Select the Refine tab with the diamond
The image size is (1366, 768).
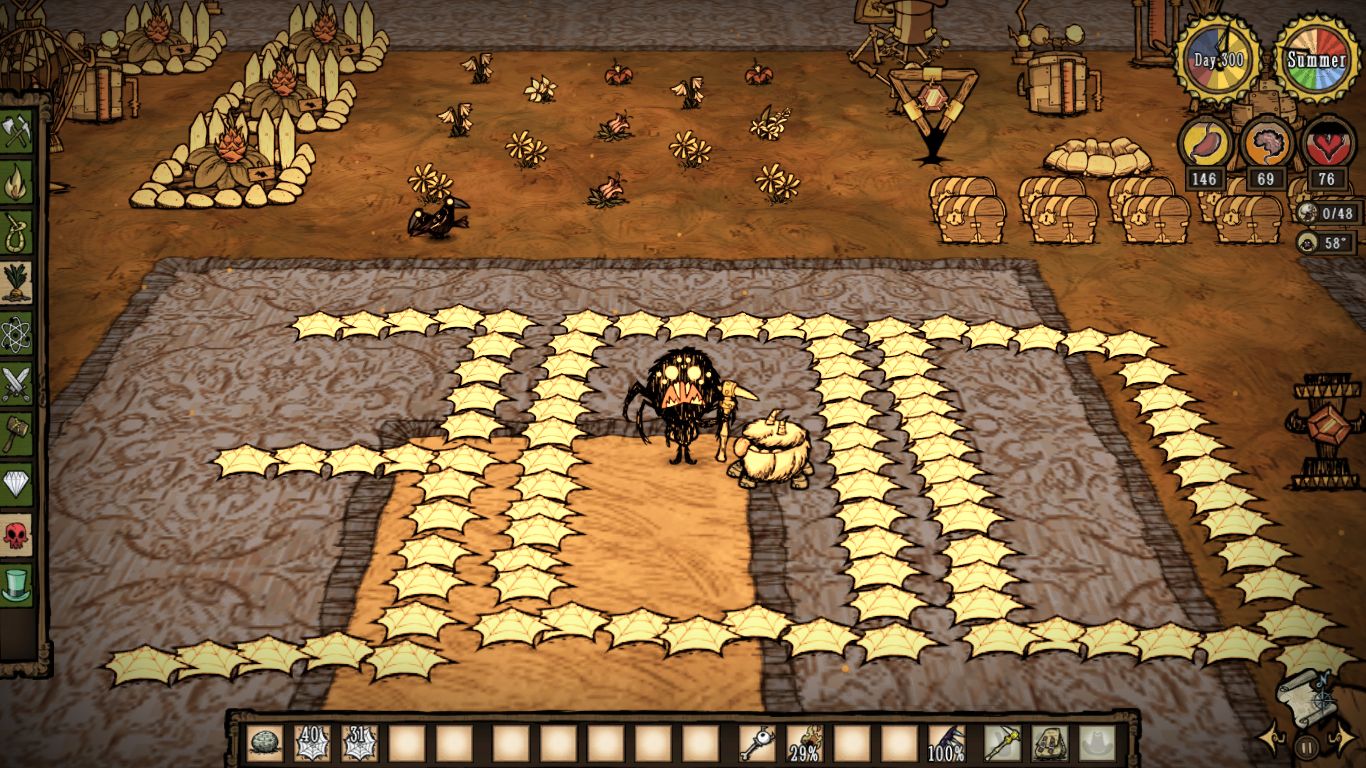pos(17,484)
